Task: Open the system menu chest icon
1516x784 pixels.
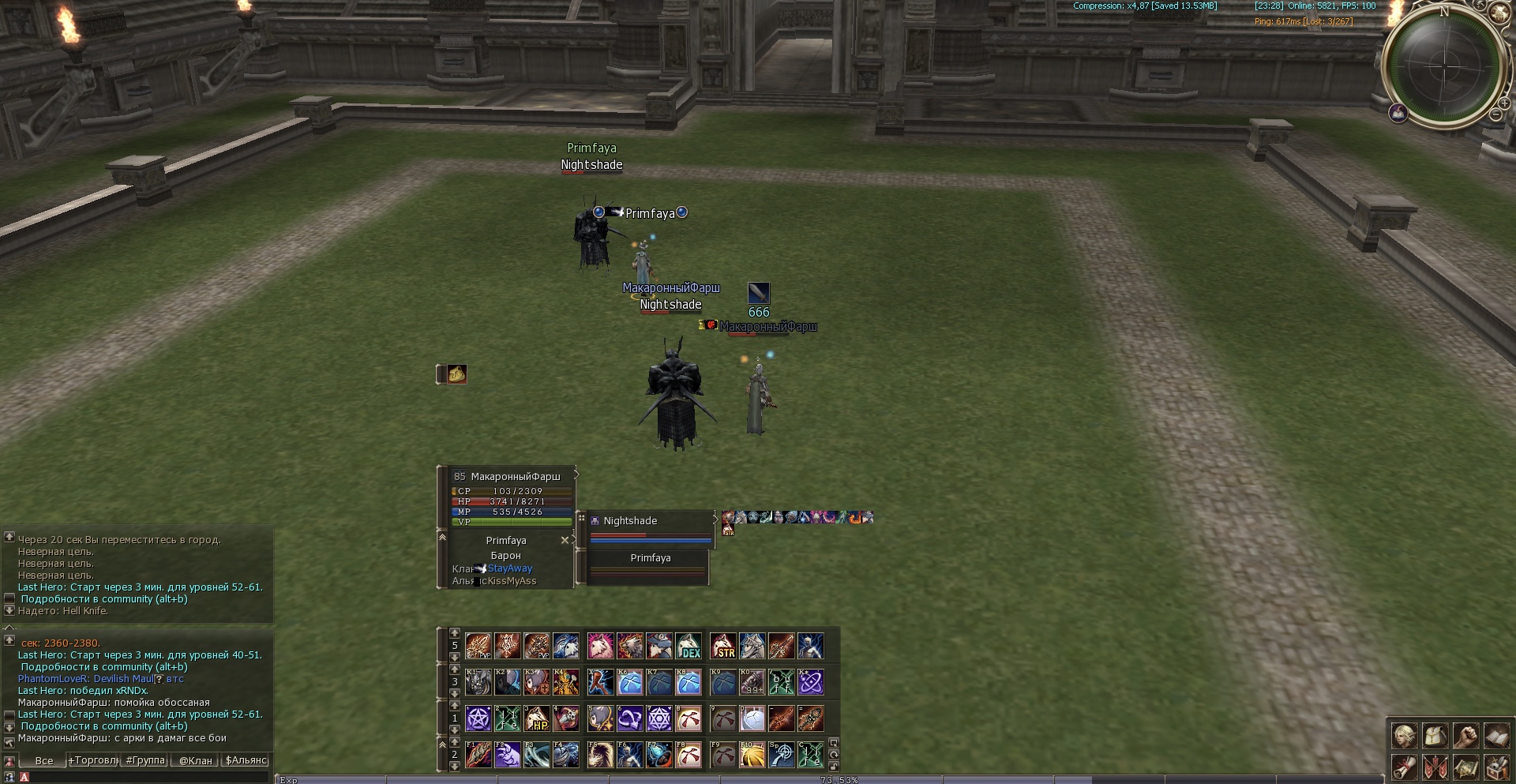Action: [1496, 767]
